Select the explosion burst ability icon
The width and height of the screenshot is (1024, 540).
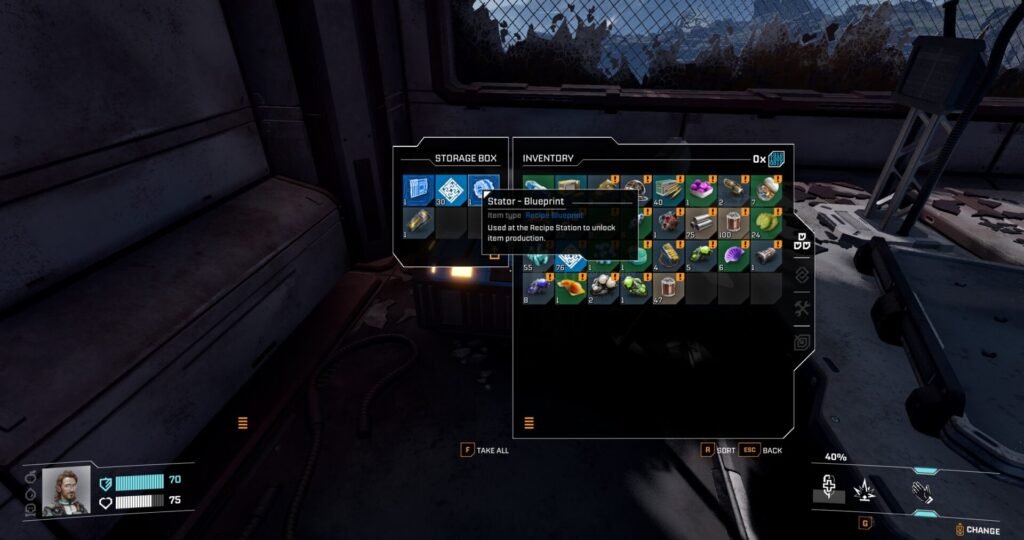(864, 490)
